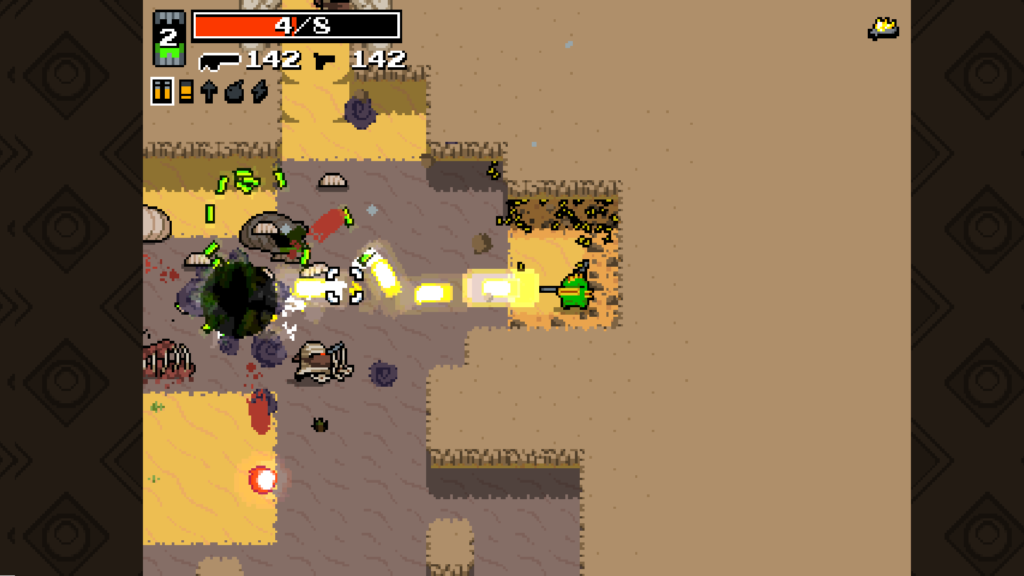
Task: Select the primary assault rifle weapon icon
Action: click(219, 61)
